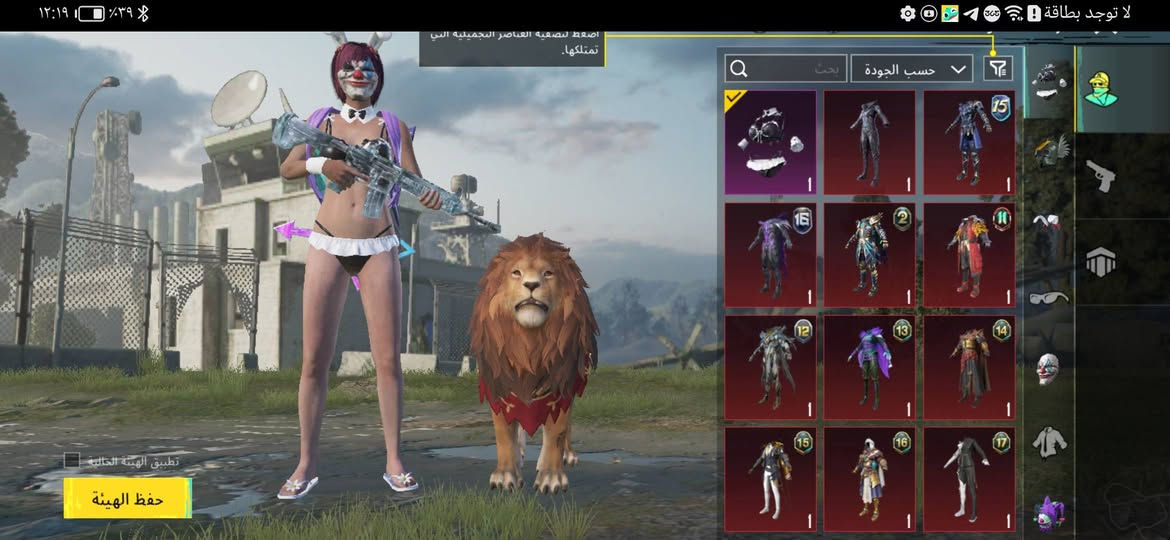This screenshot has height=540, width=1170.
Task: Click the search field in the wardrobe
Action: tap(786, 68)
